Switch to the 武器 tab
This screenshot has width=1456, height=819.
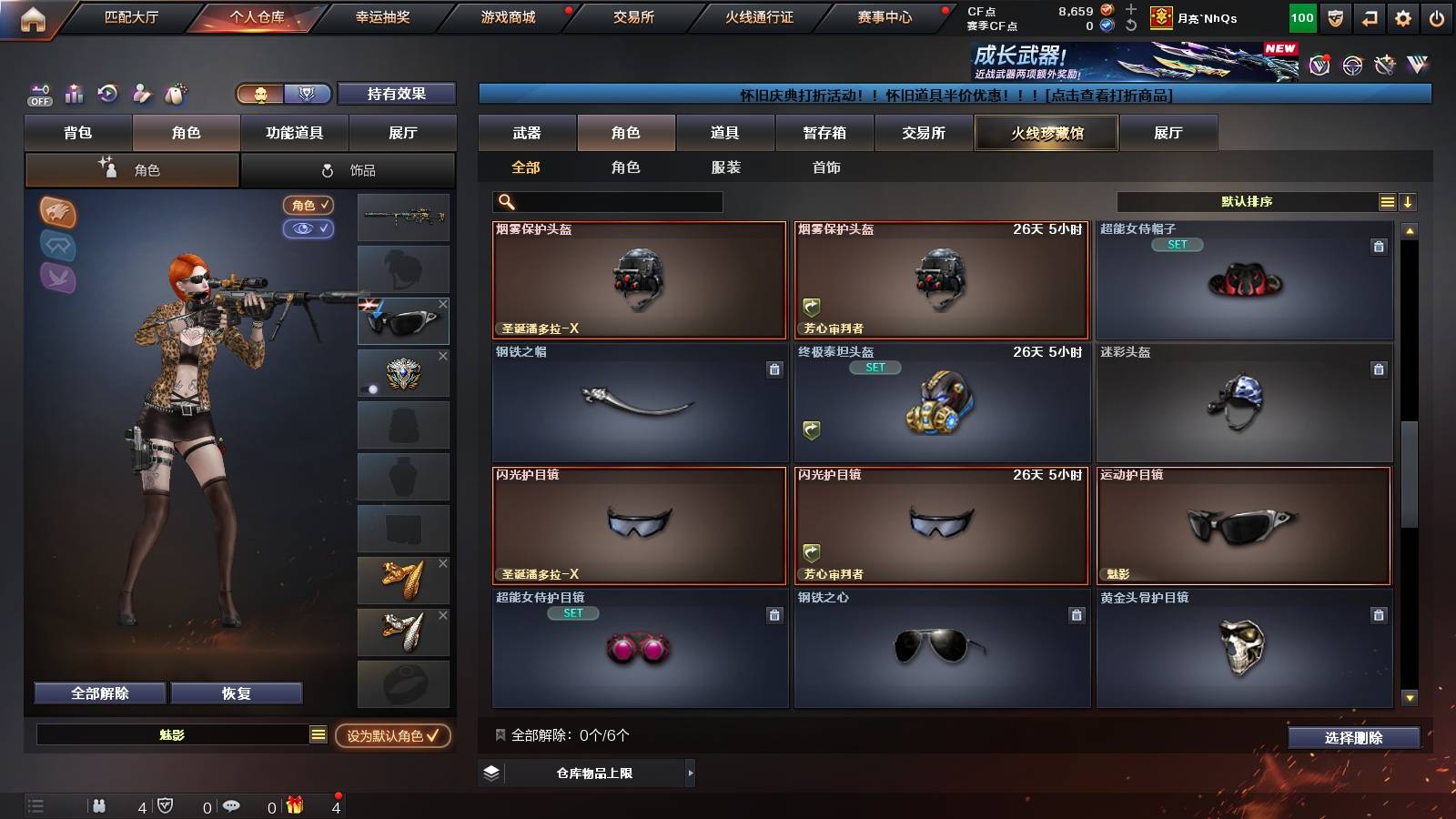528,132
